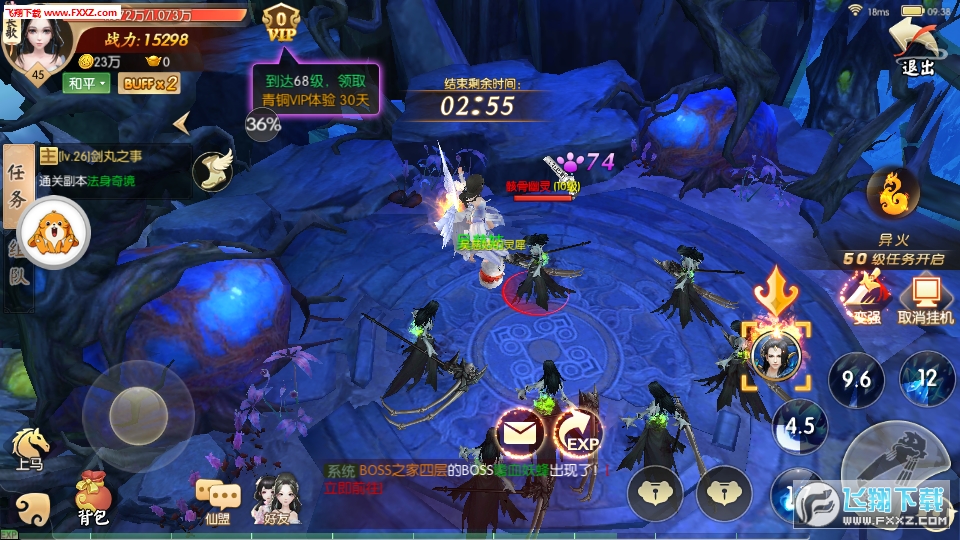Screen dimensions: 960x540
Task: Open the 仙盟 guild chat
Action: tap(217, 500)
